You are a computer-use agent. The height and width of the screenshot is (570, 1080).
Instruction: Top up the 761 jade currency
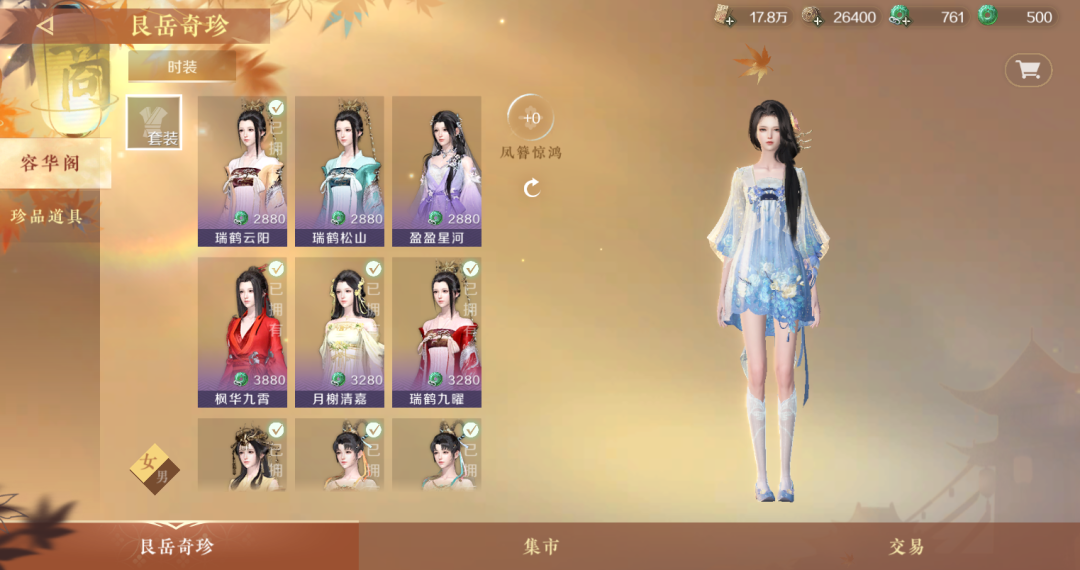(x=900, y=16)
